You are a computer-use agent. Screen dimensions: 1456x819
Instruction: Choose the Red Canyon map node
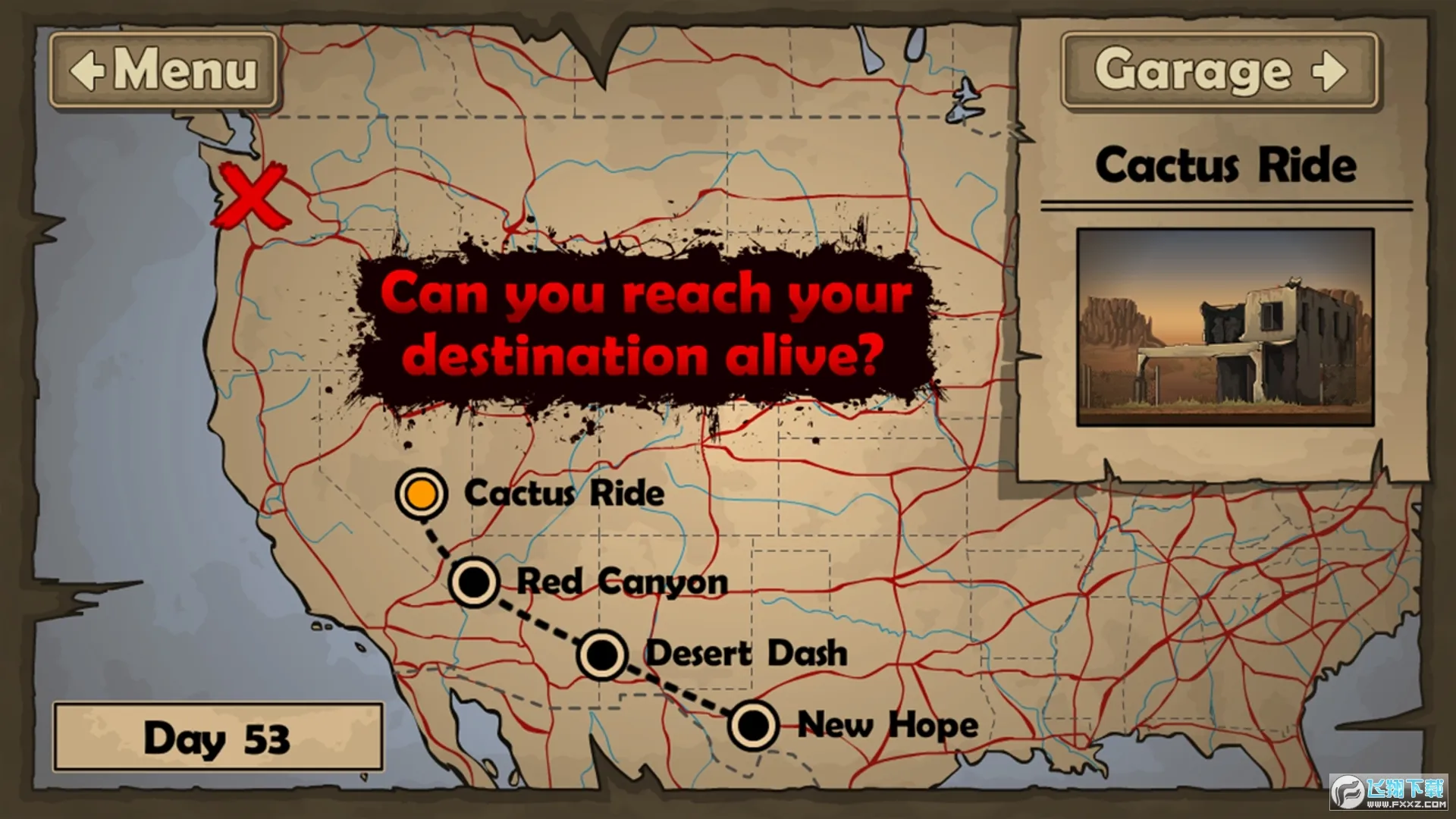click(x=475, y=582)
